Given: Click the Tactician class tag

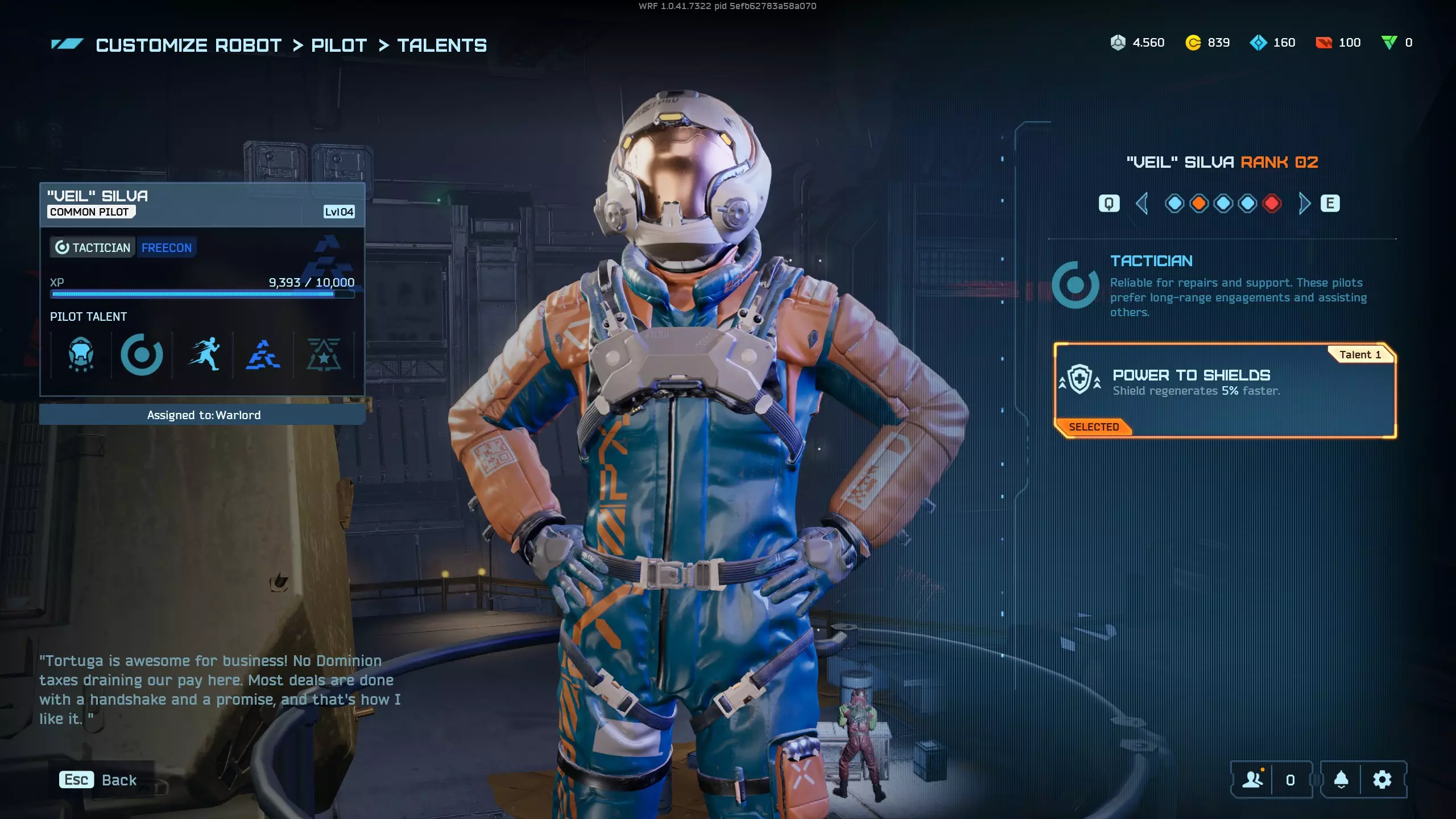Looking at the screenshot, I should (x=93, y=248).
